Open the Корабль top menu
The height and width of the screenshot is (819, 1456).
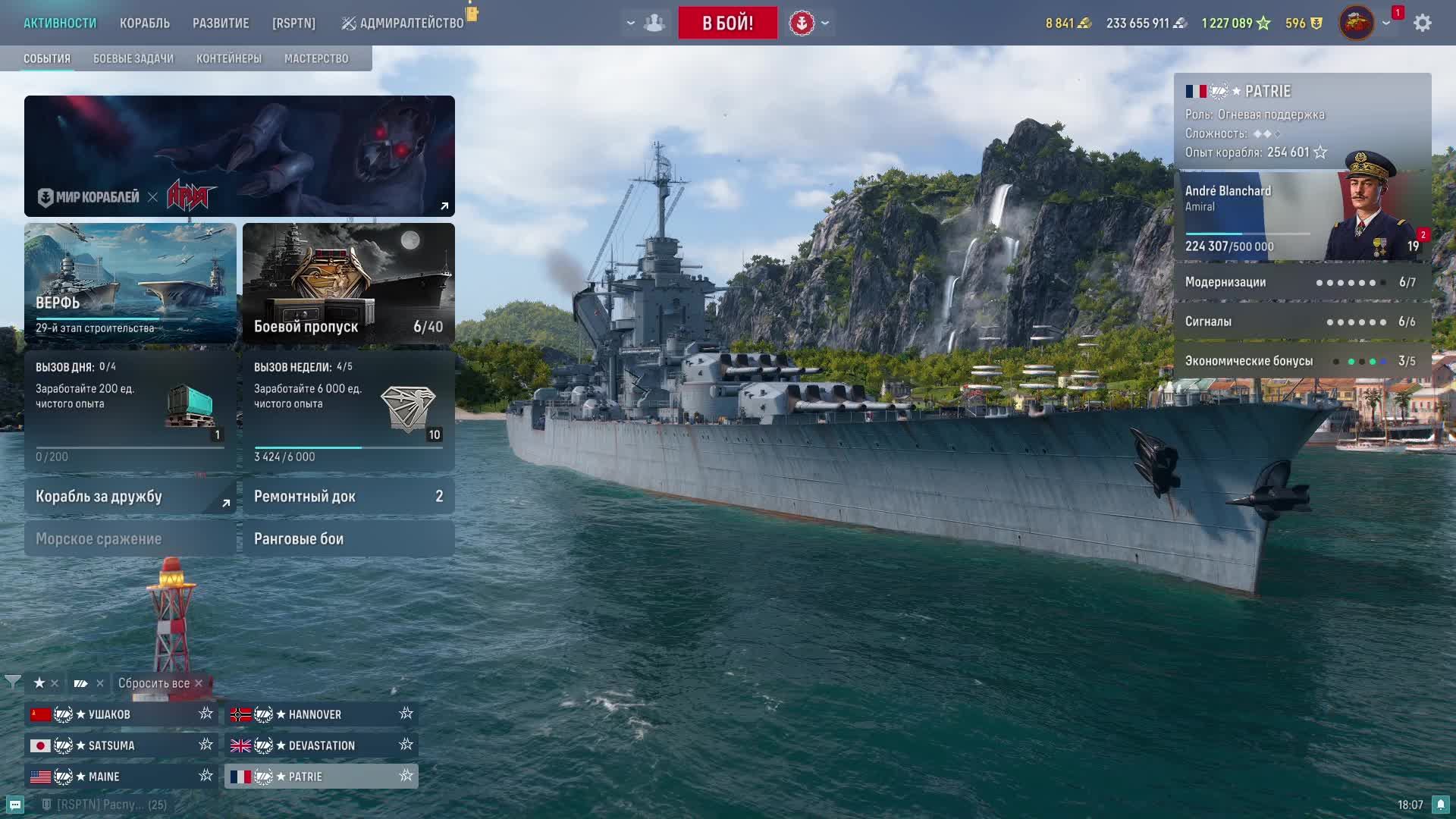[x=144, y=23]
